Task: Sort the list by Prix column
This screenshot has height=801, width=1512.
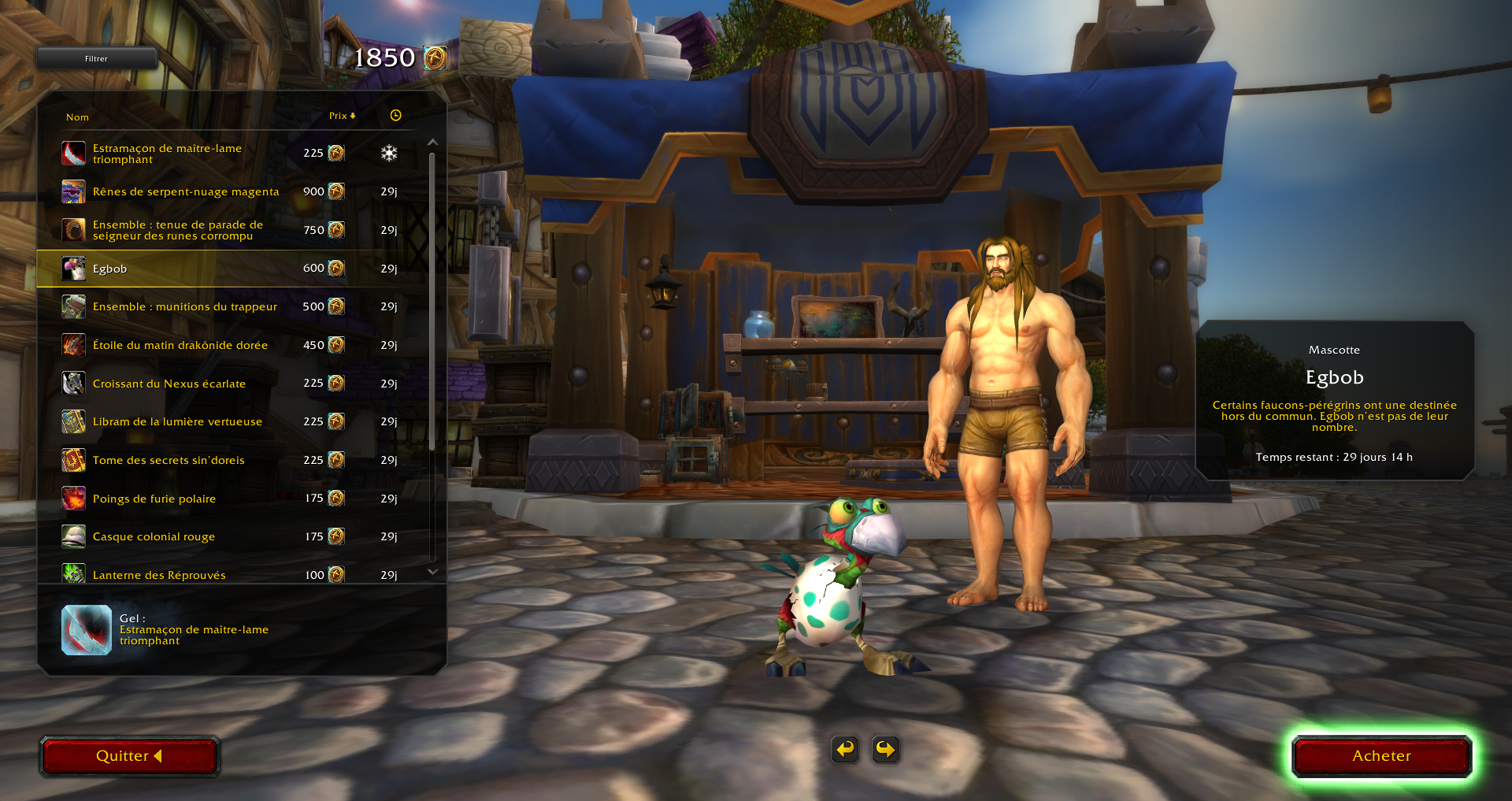Action: coord(342,116)
